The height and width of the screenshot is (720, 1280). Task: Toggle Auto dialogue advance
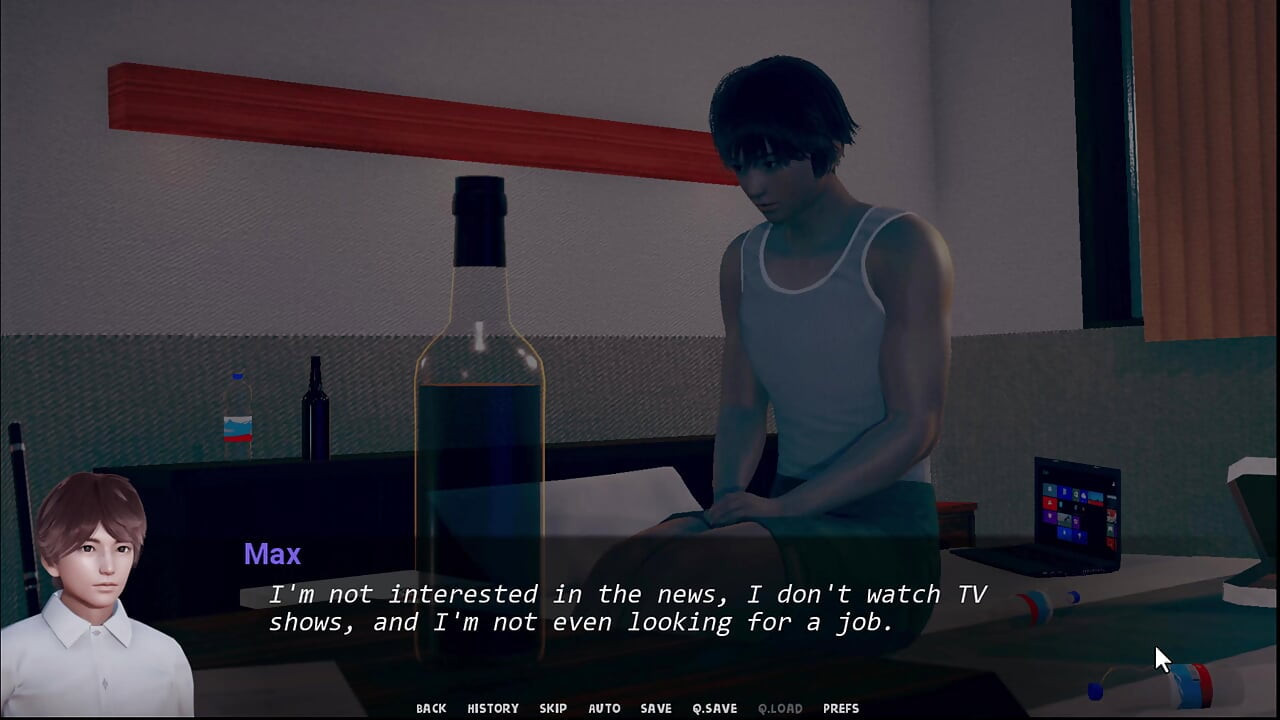(604, 708)
